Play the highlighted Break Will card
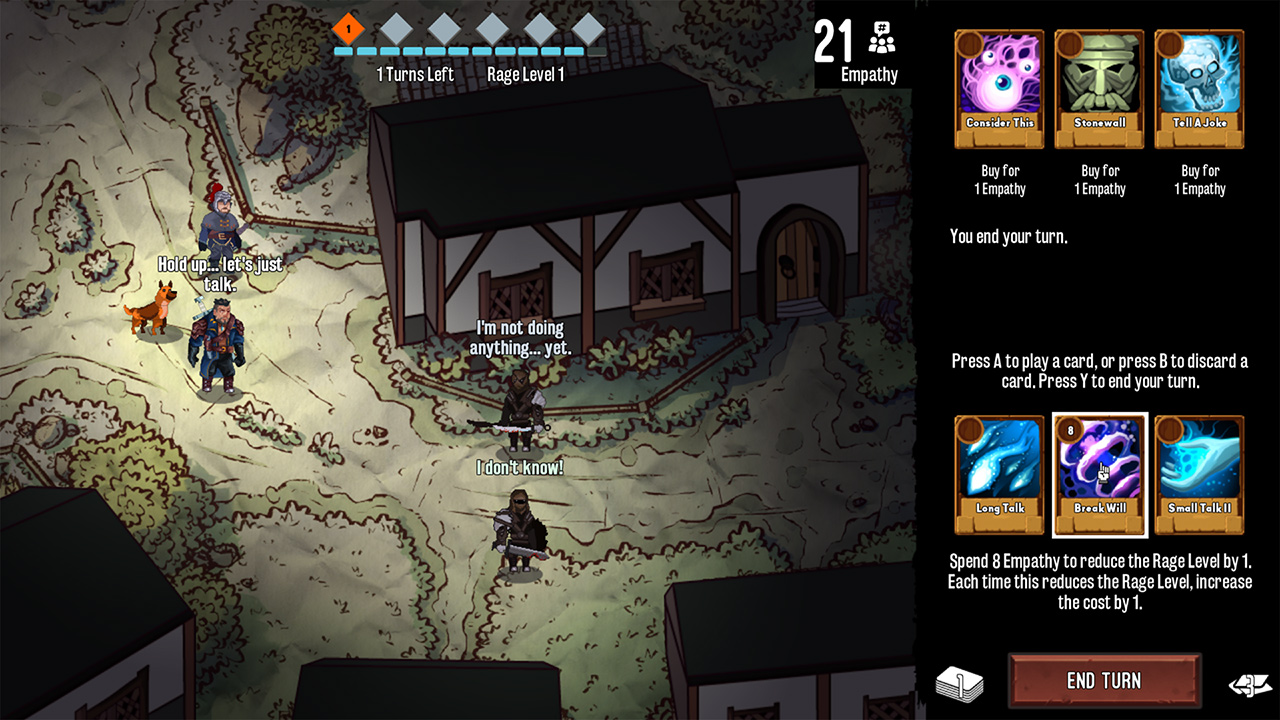 pos(1098,475)
